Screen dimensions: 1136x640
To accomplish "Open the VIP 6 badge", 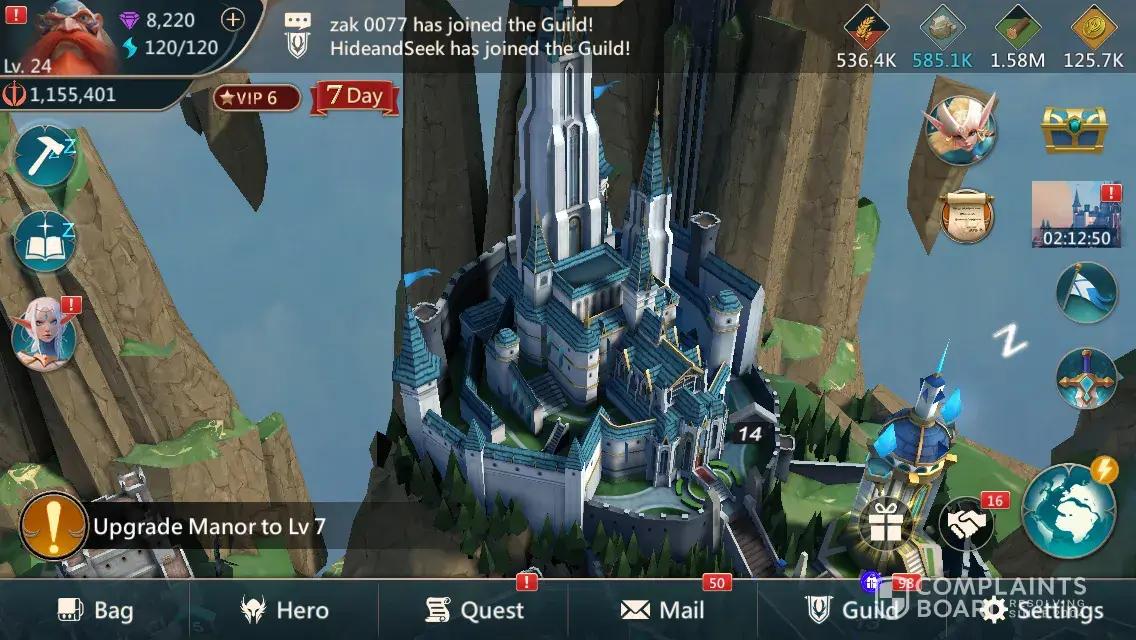I will [257, 98].
